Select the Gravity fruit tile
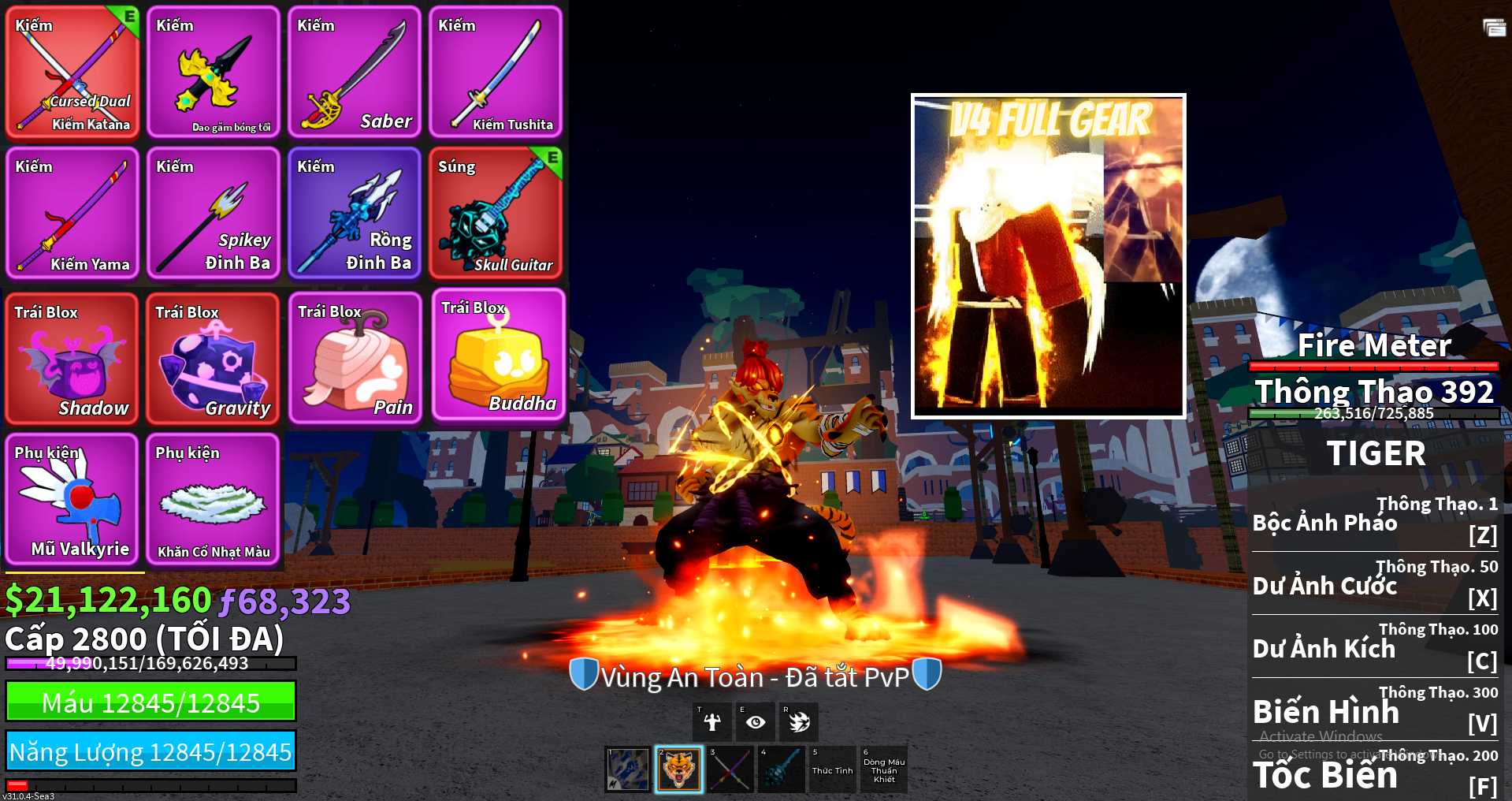This screenshot has height=801, width=1512. point(214,359)
